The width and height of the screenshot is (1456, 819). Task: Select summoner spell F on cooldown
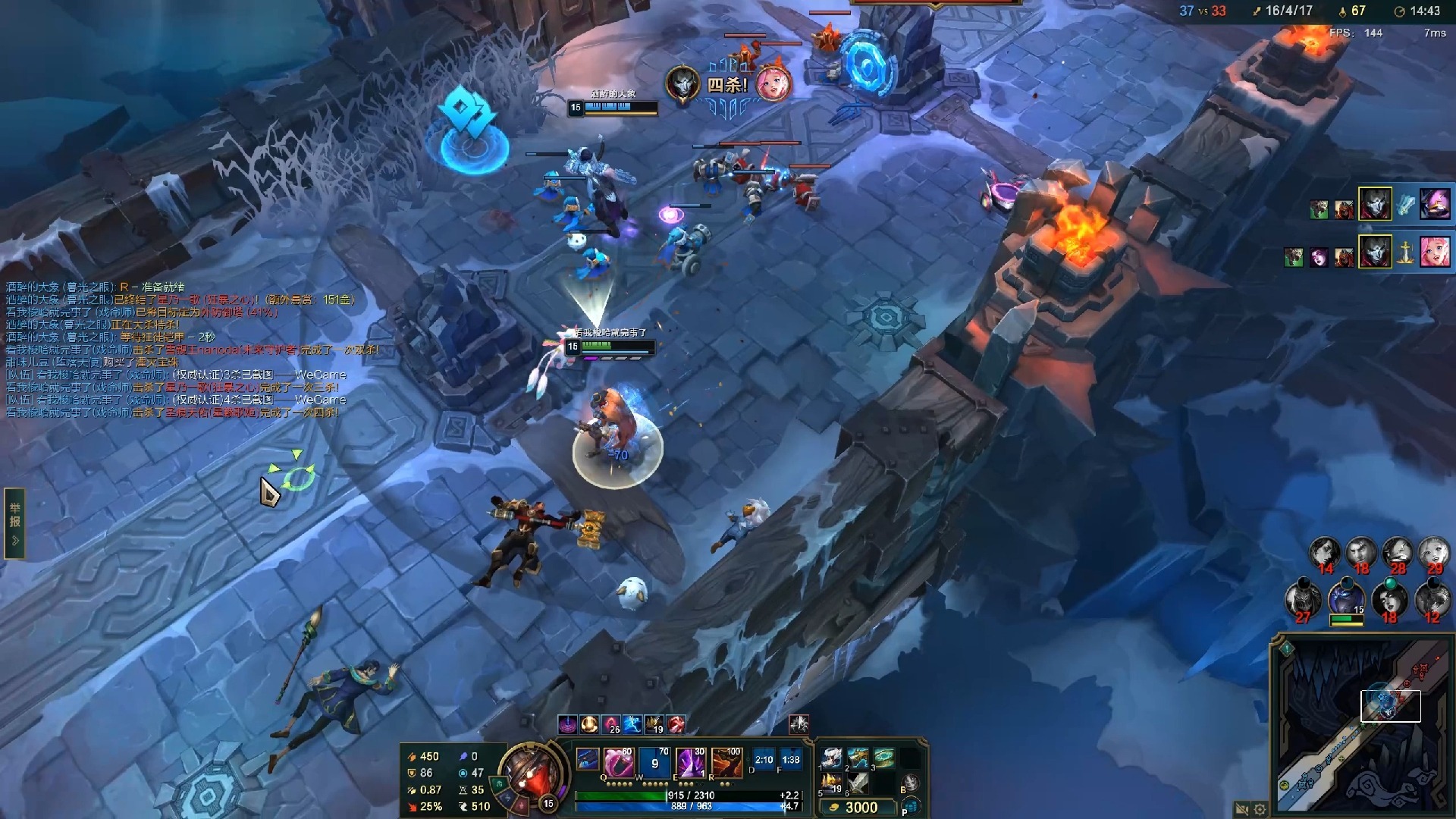[x=790, y=759]
